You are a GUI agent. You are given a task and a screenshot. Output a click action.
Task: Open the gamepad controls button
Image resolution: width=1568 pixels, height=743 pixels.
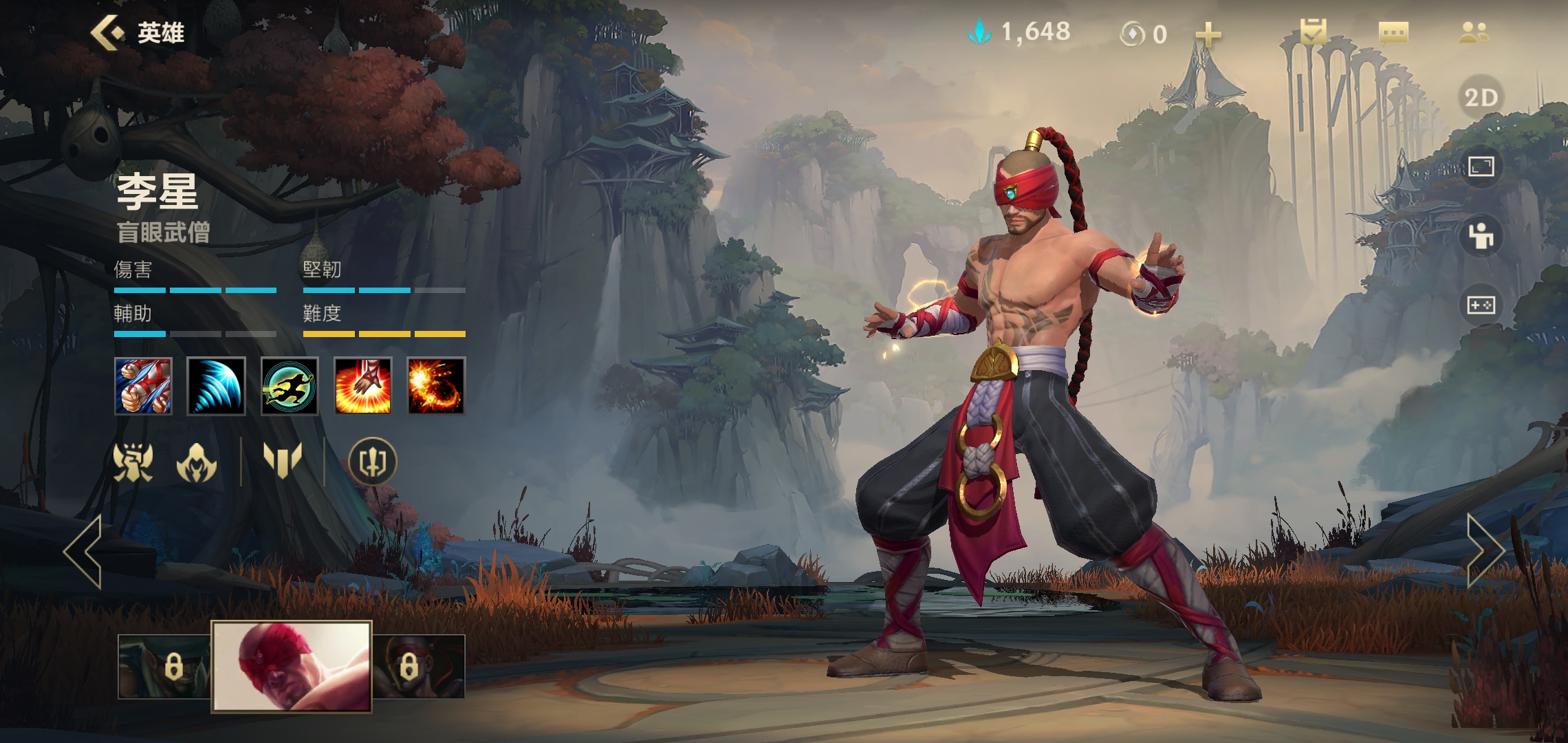(x=1481, y=305)
